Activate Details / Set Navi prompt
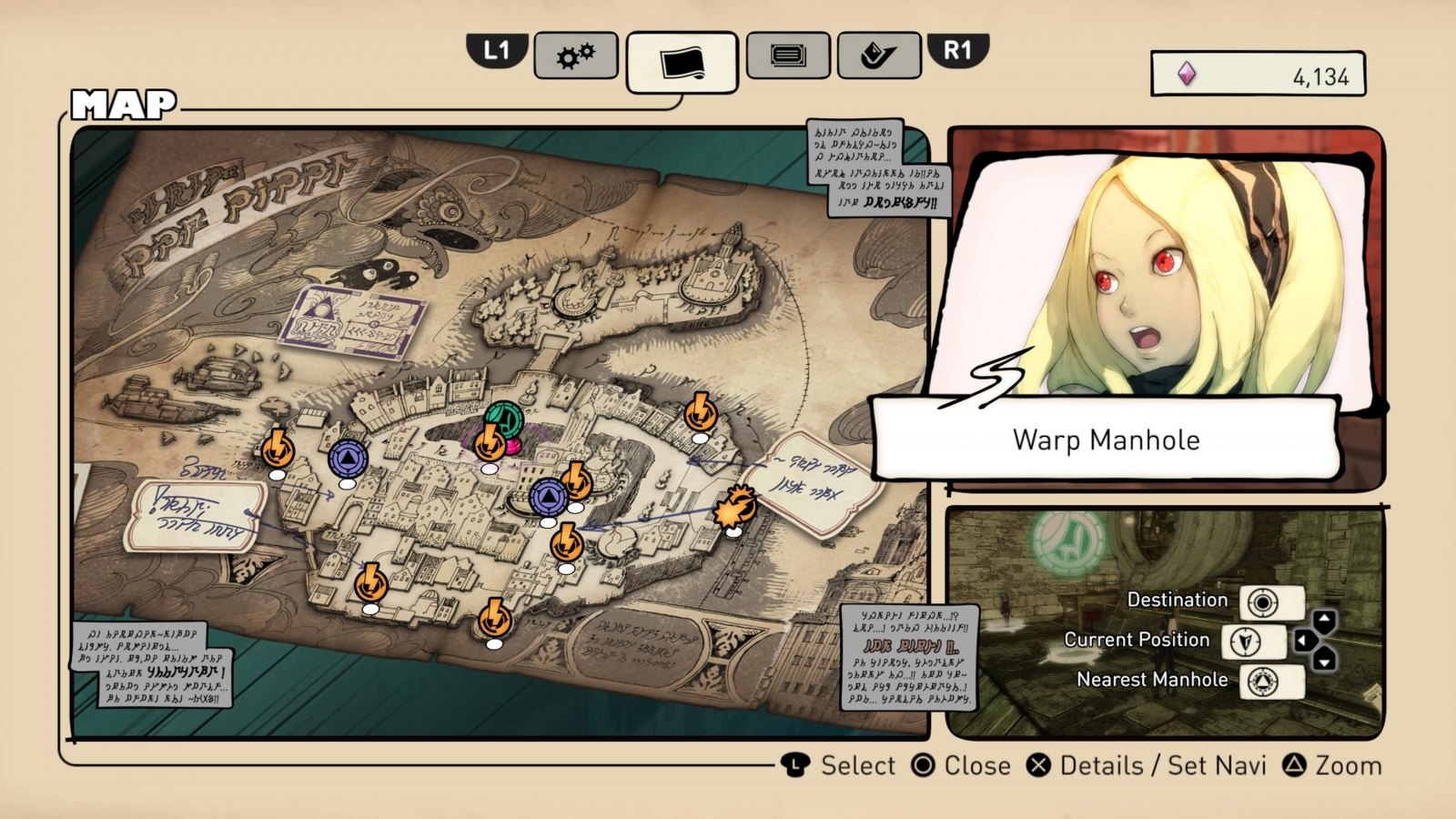 (x=1153, y=766)
